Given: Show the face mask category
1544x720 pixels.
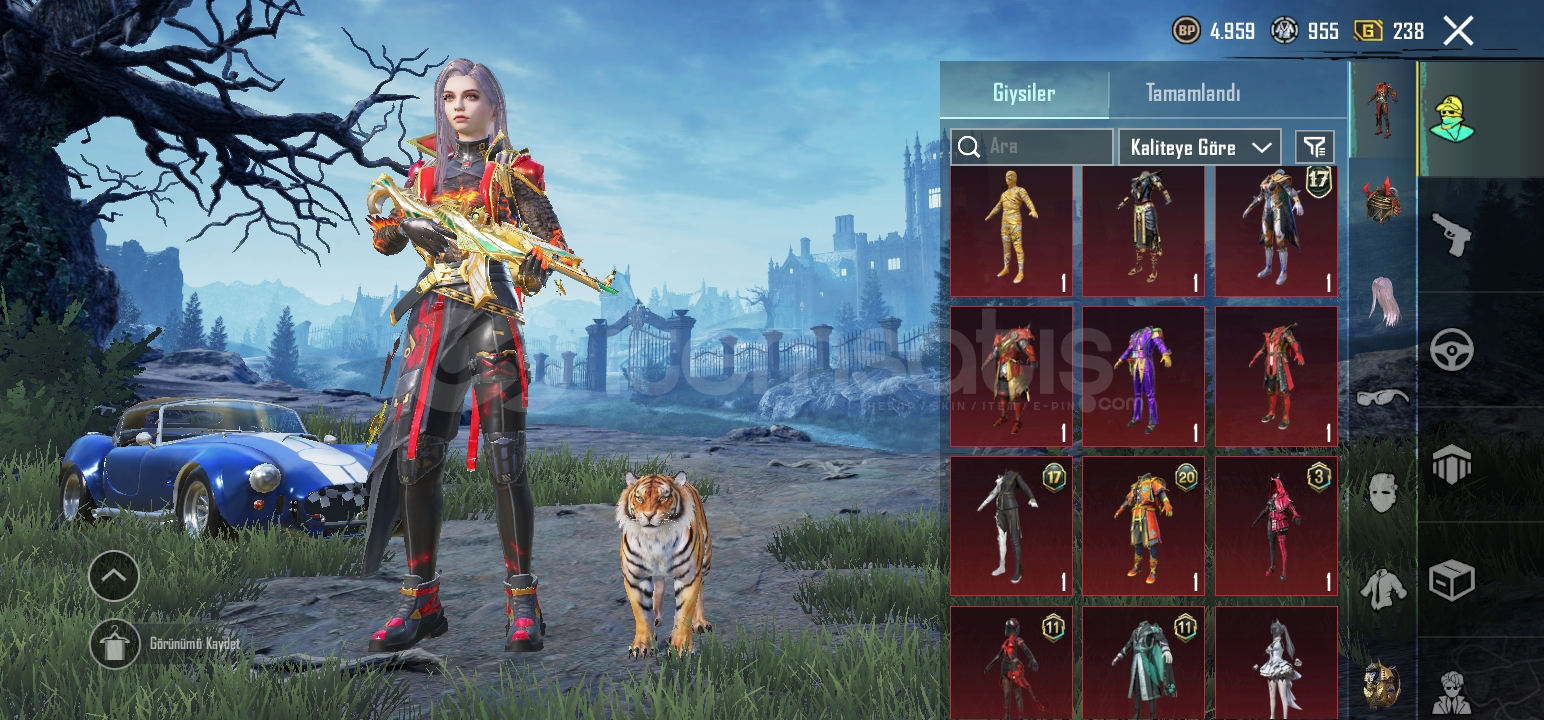Looking at the screenshot, I should (x=1382, y=492).
